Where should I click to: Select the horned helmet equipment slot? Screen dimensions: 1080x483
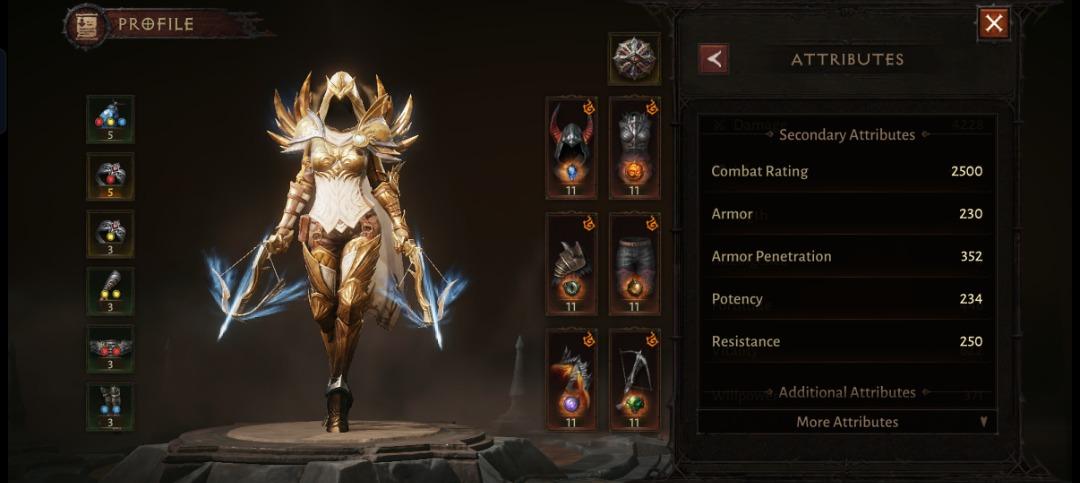[x=571, y=148]
